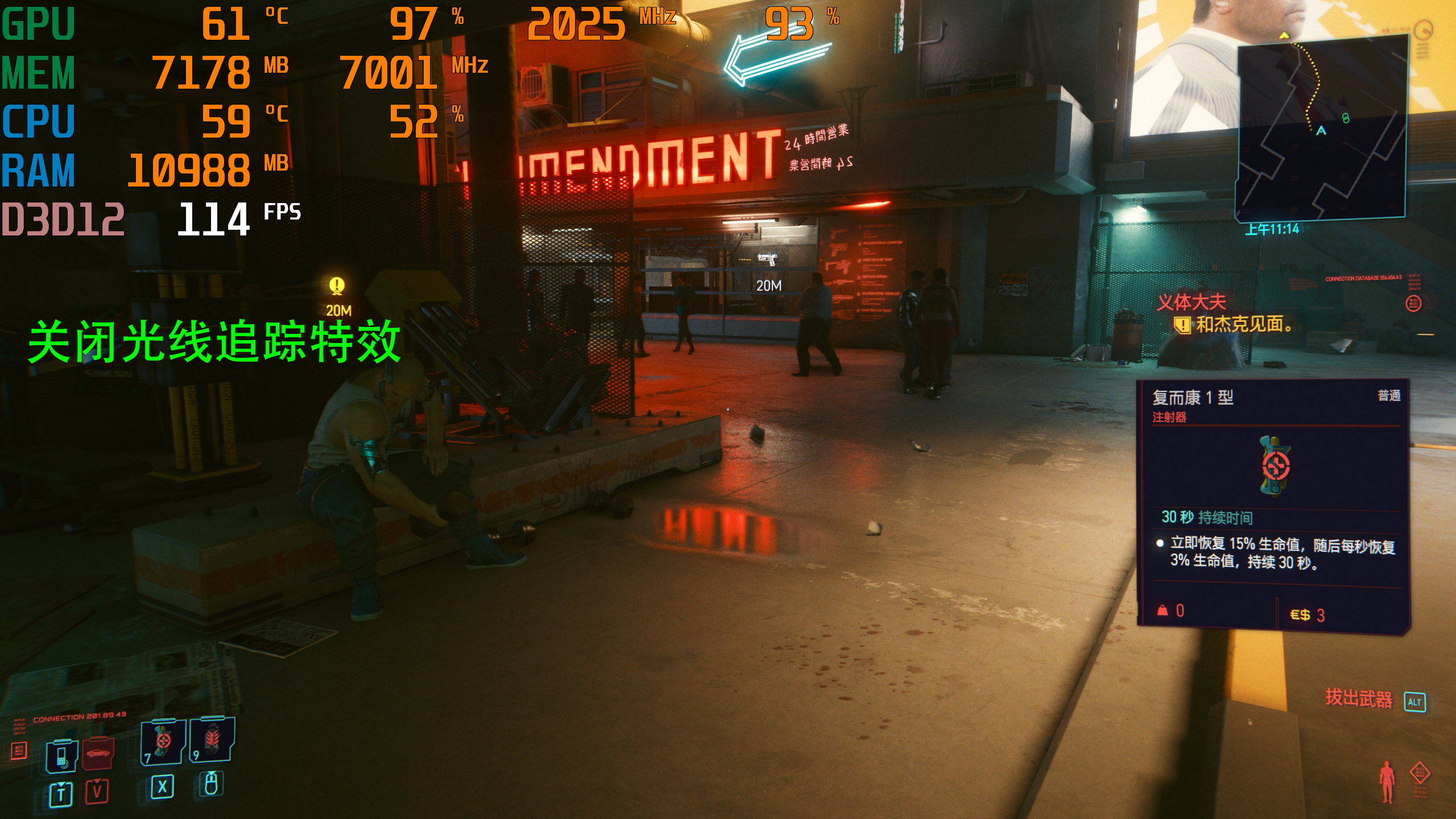Screen dimensions: 1456x819
Task: Select the tracked quest objective 和杰克见面
Action: tap(1243, 325)
